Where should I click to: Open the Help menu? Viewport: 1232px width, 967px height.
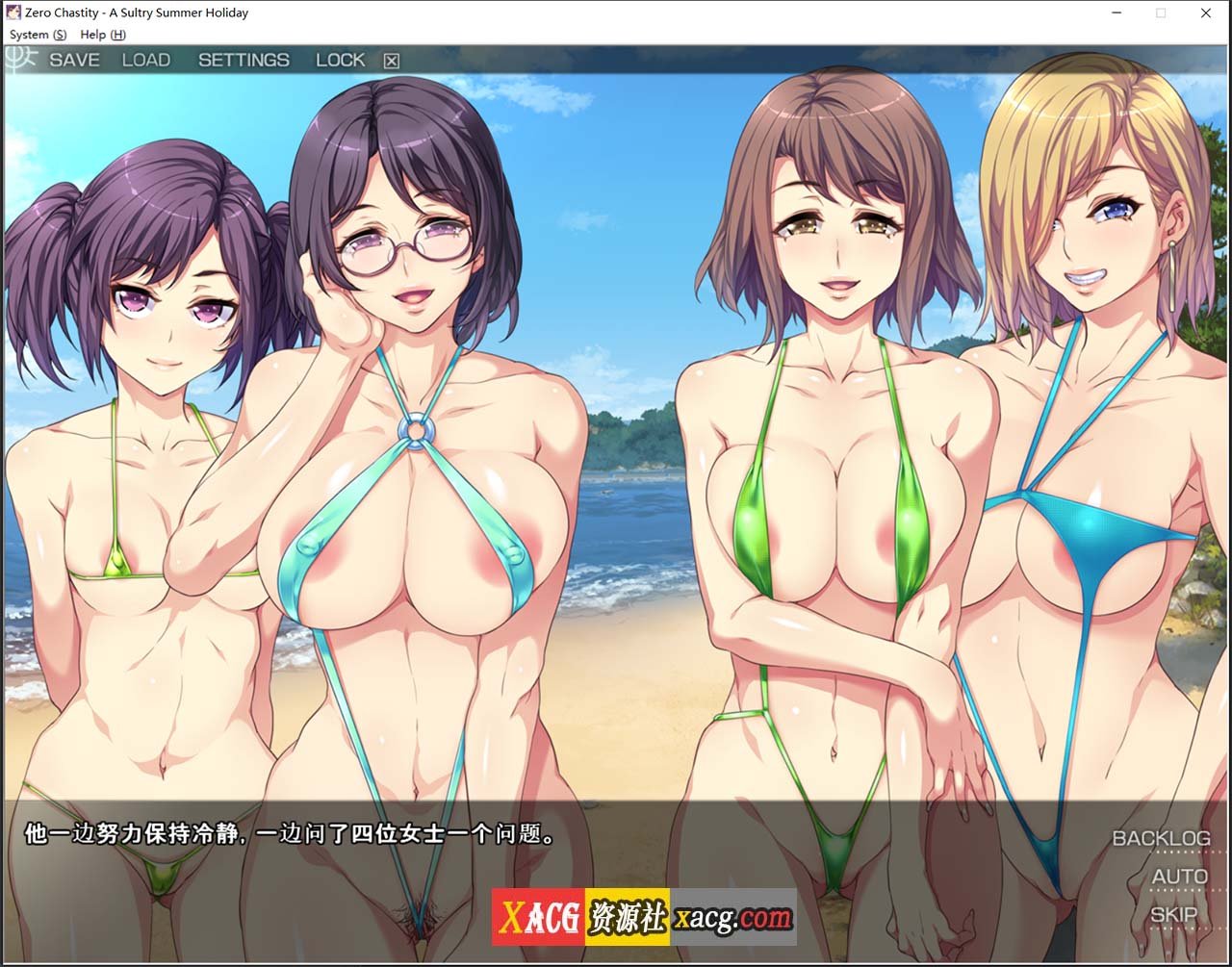[x=102, y=35]
